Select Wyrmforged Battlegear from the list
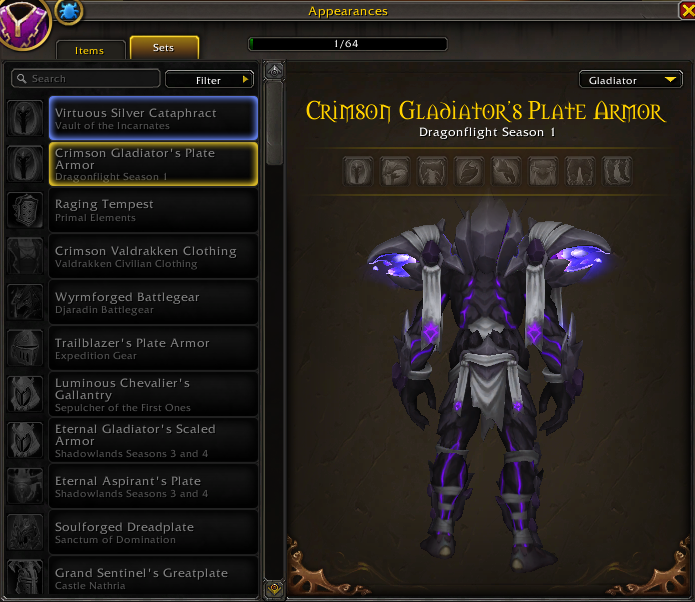The height and width of the screenshot is (602, 695). coord(153,302)
